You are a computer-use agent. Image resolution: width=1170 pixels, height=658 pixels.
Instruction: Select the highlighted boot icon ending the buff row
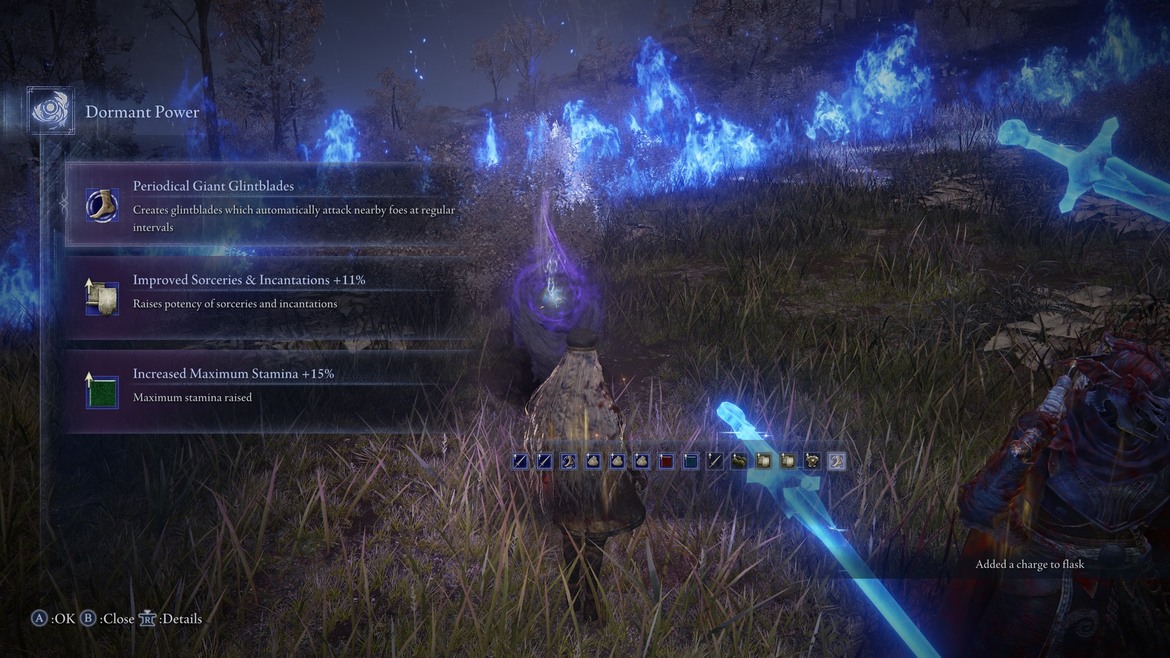837,461
